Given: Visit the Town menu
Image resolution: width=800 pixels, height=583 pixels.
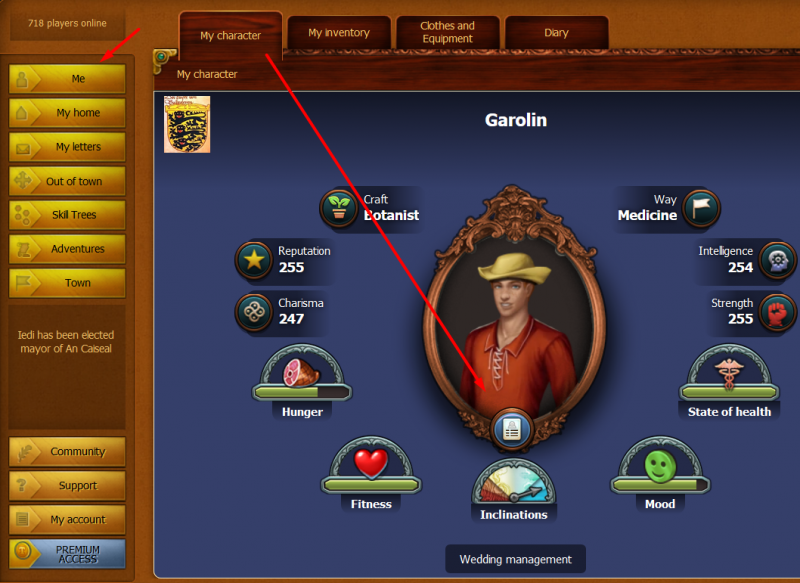Looking at the screenshot, I should pos(68,283).
